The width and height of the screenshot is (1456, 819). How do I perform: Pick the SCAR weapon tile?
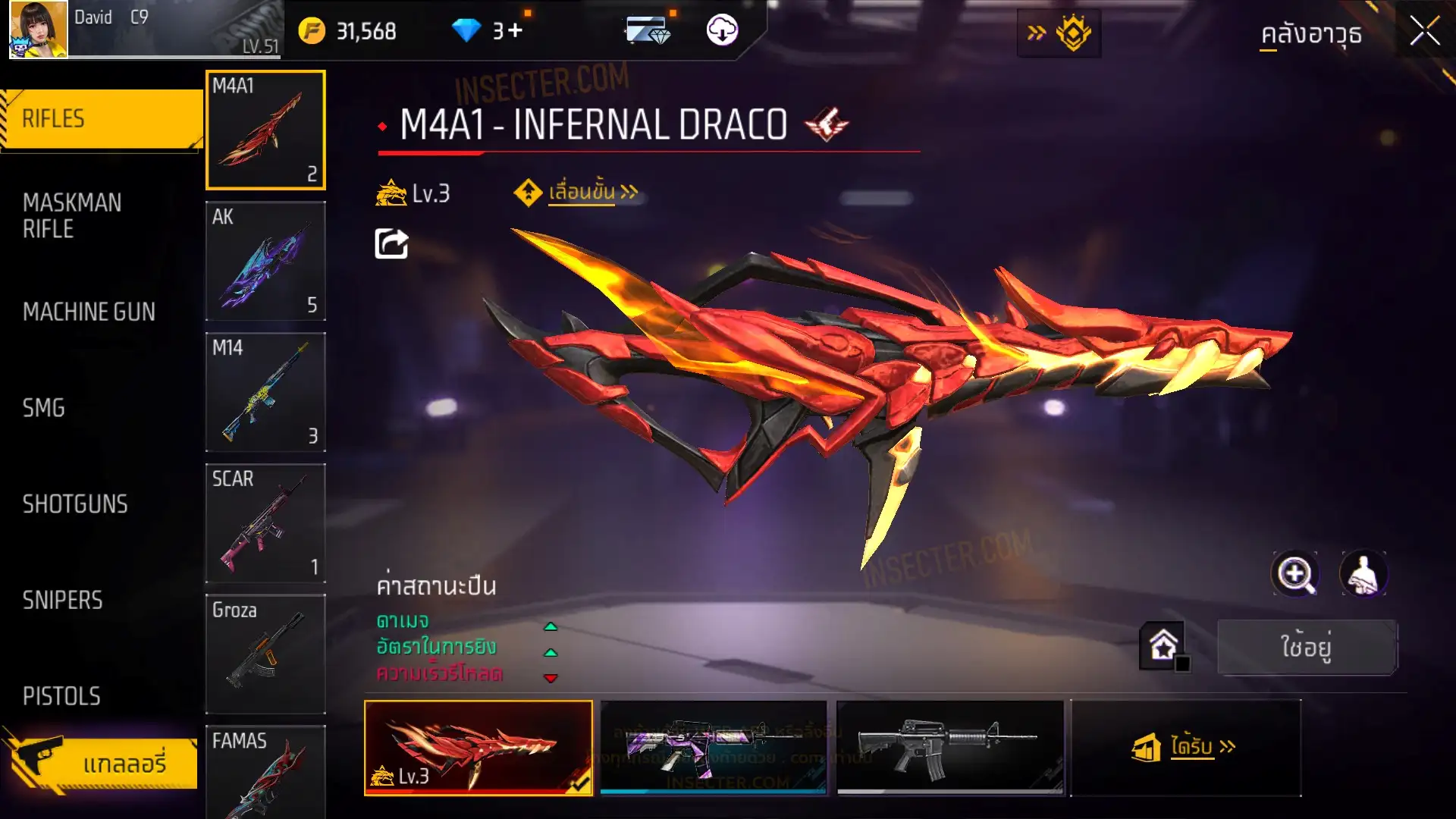(265, 523)
